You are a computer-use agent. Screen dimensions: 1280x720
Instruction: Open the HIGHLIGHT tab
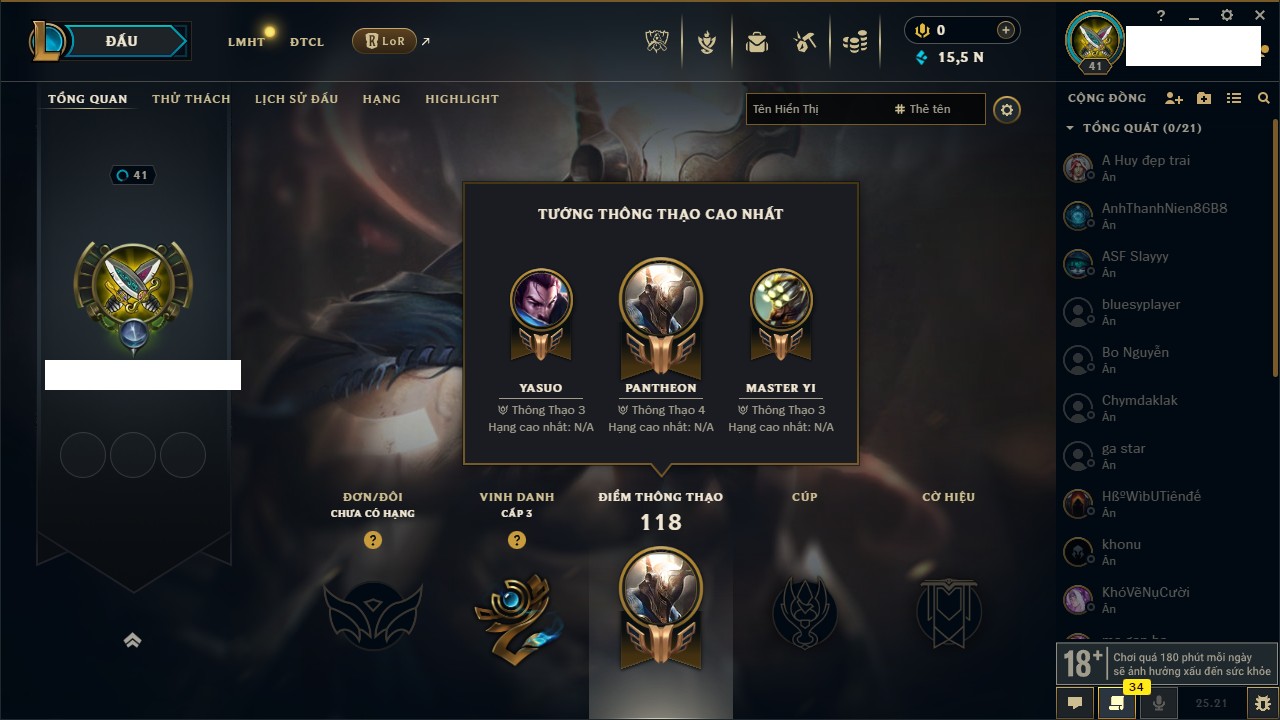pos(461,99)
